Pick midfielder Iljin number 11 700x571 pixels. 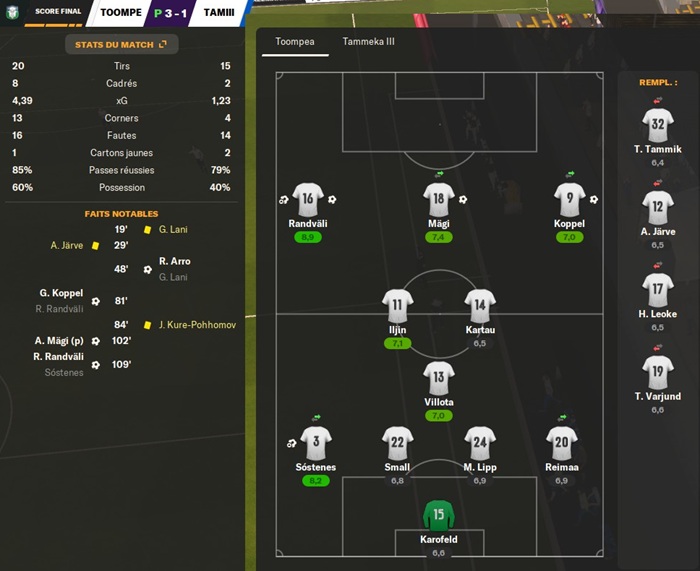tap(398, 304)
